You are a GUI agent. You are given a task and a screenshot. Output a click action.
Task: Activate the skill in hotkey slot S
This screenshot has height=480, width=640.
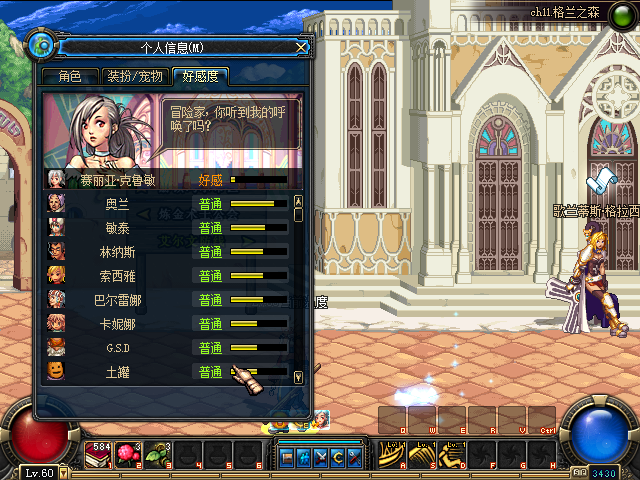(420, 455)
